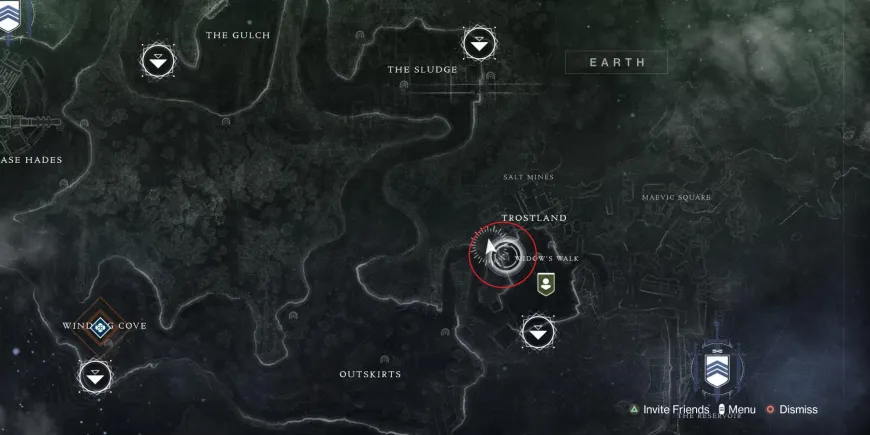Select the green vendor icon near Trostland
The height and width of the screenshot is (435, 870).
click(x=545, y=283)
